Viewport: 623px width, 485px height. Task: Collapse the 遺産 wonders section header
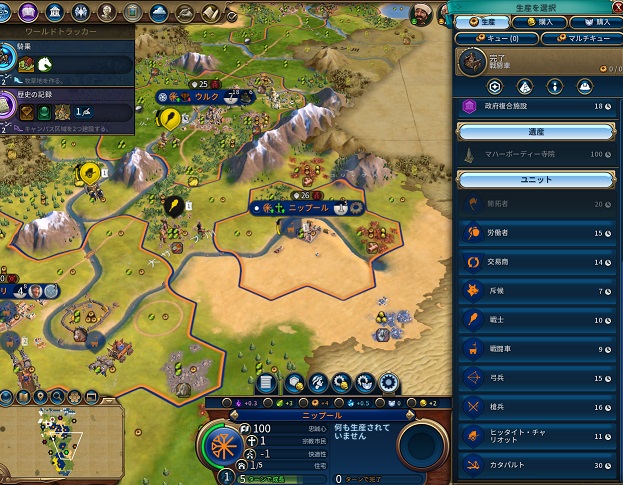pyautogui.click(x=537, y=131)
